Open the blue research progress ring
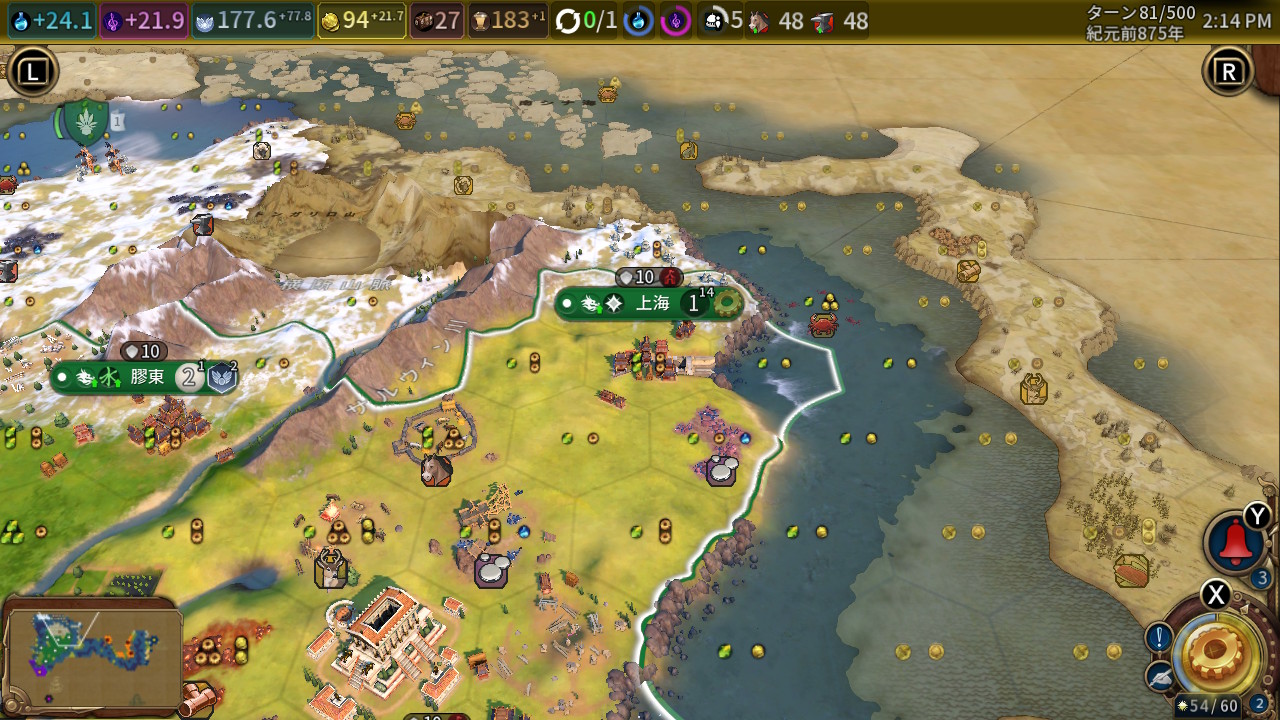 639,21
